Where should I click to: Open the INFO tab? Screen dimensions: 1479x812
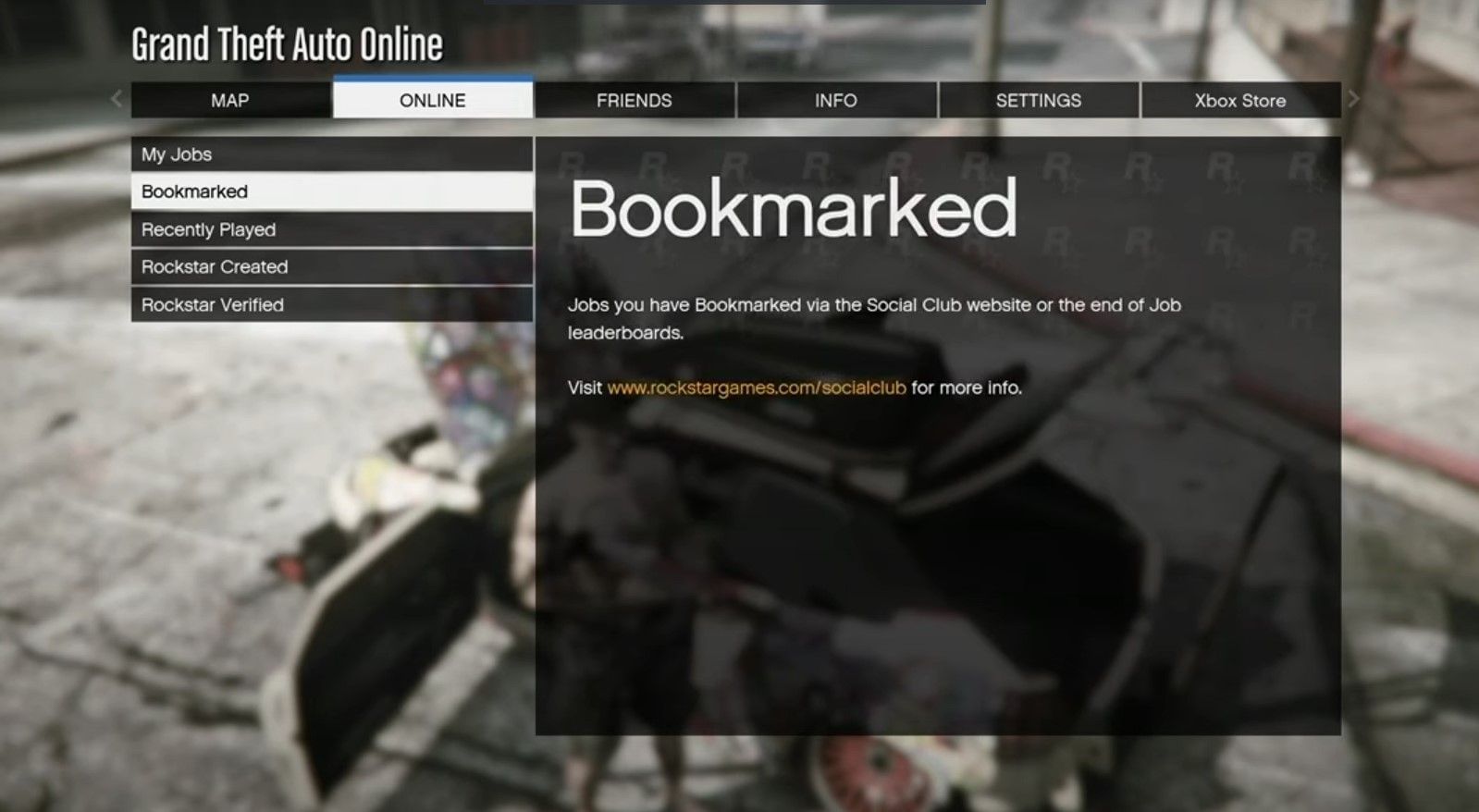[x=835, y=100]
